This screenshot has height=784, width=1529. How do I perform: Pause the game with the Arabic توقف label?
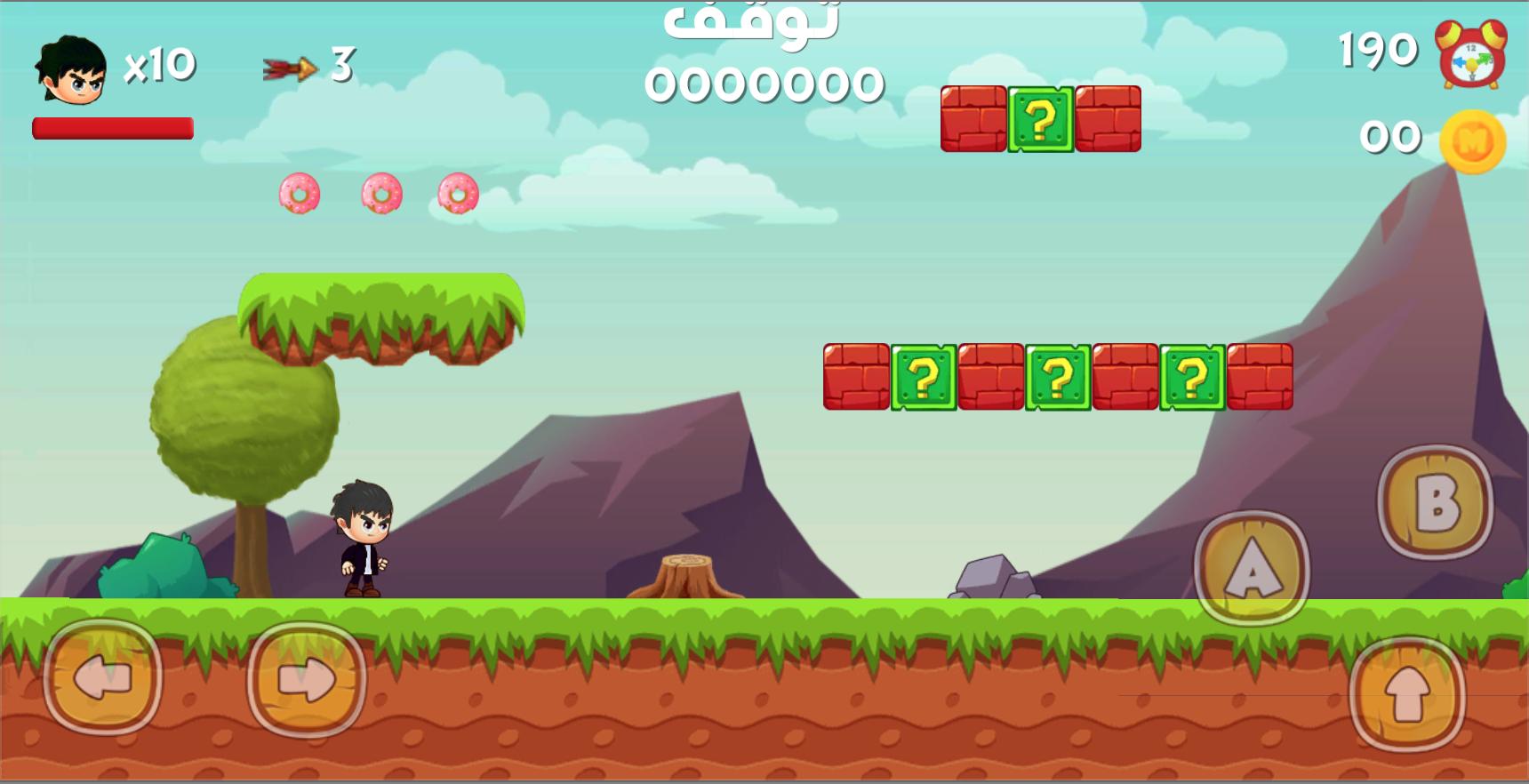[751, 21]
